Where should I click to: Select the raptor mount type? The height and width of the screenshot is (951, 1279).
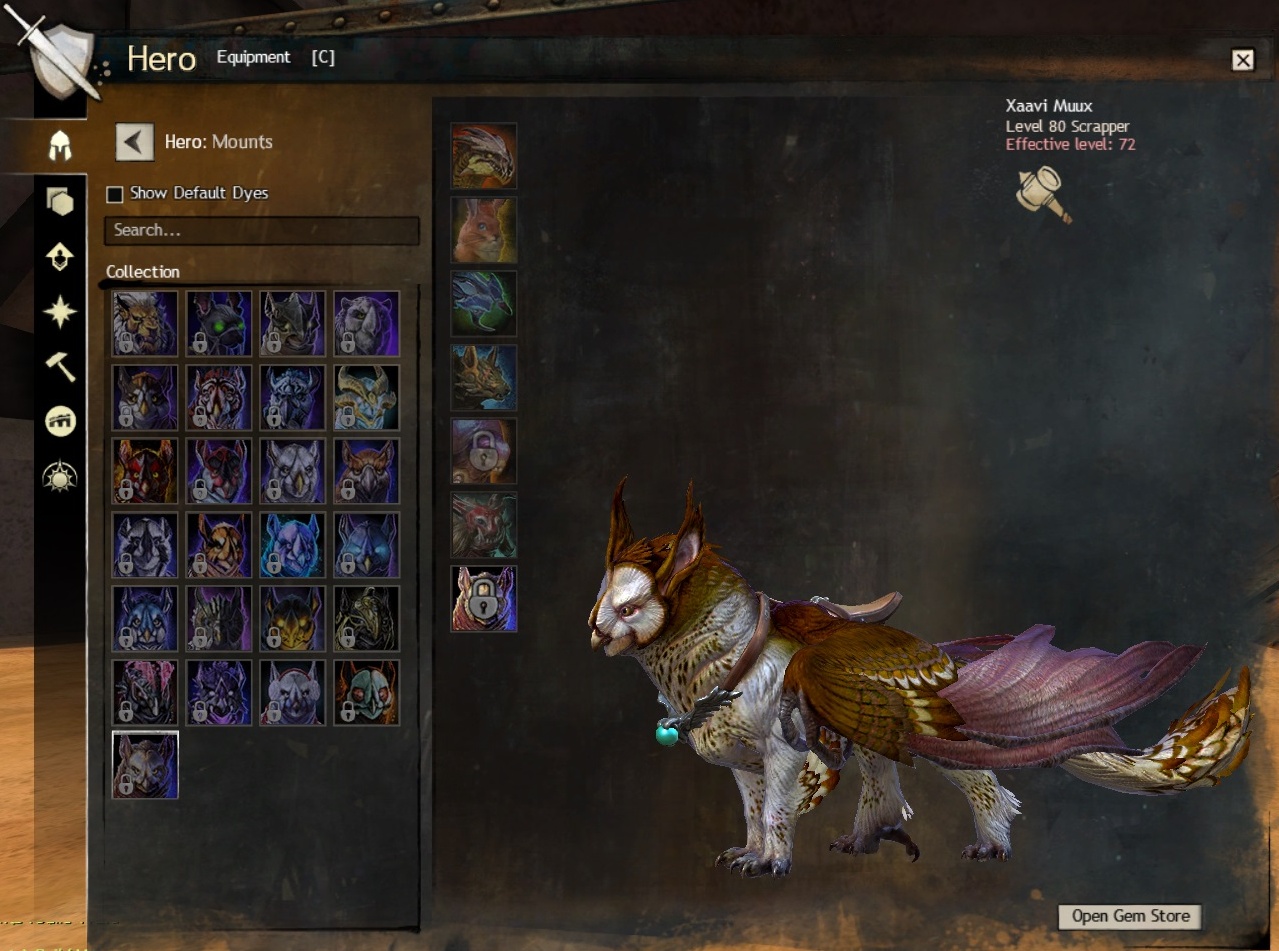484,156
